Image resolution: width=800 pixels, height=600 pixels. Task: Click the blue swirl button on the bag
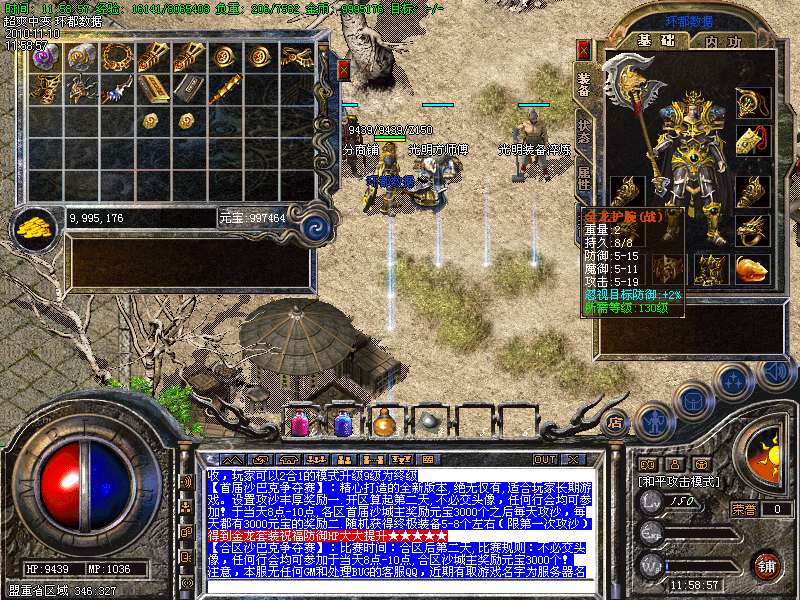(316, 226)
